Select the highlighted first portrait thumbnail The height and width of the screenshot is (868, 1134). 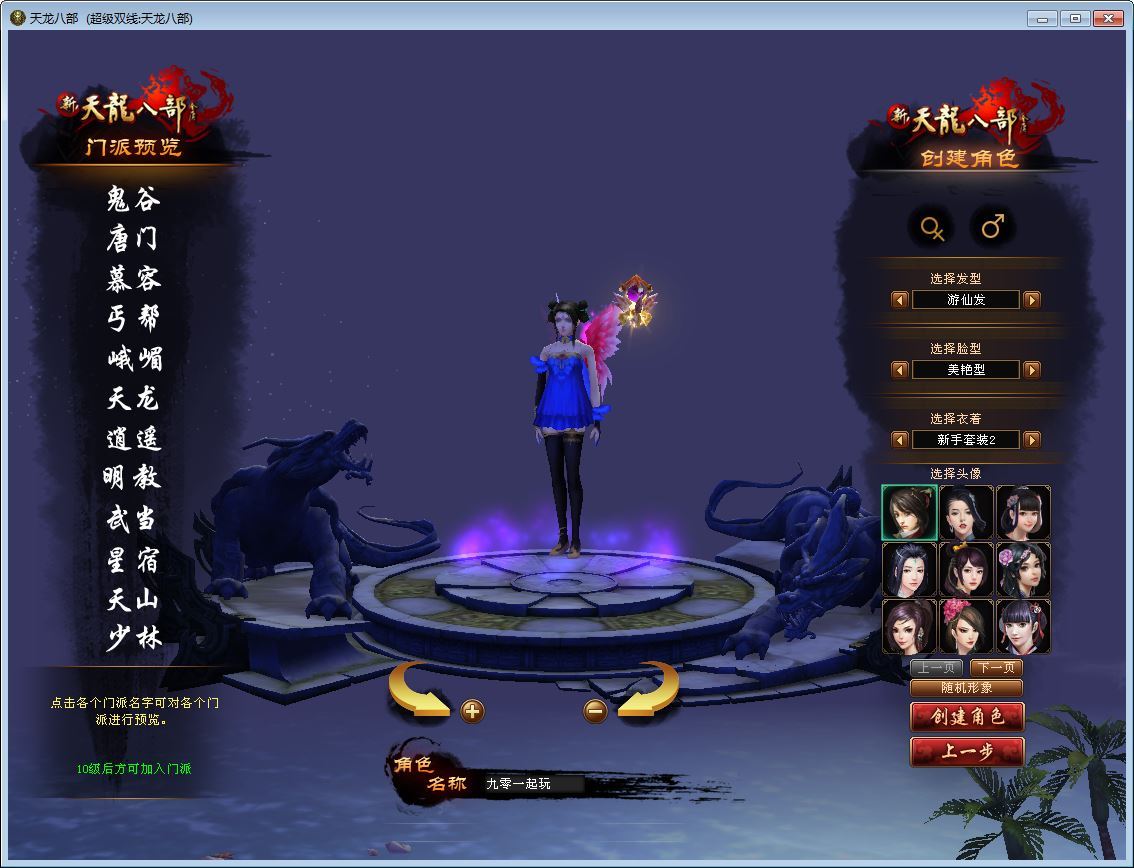[x=909, y=513]
